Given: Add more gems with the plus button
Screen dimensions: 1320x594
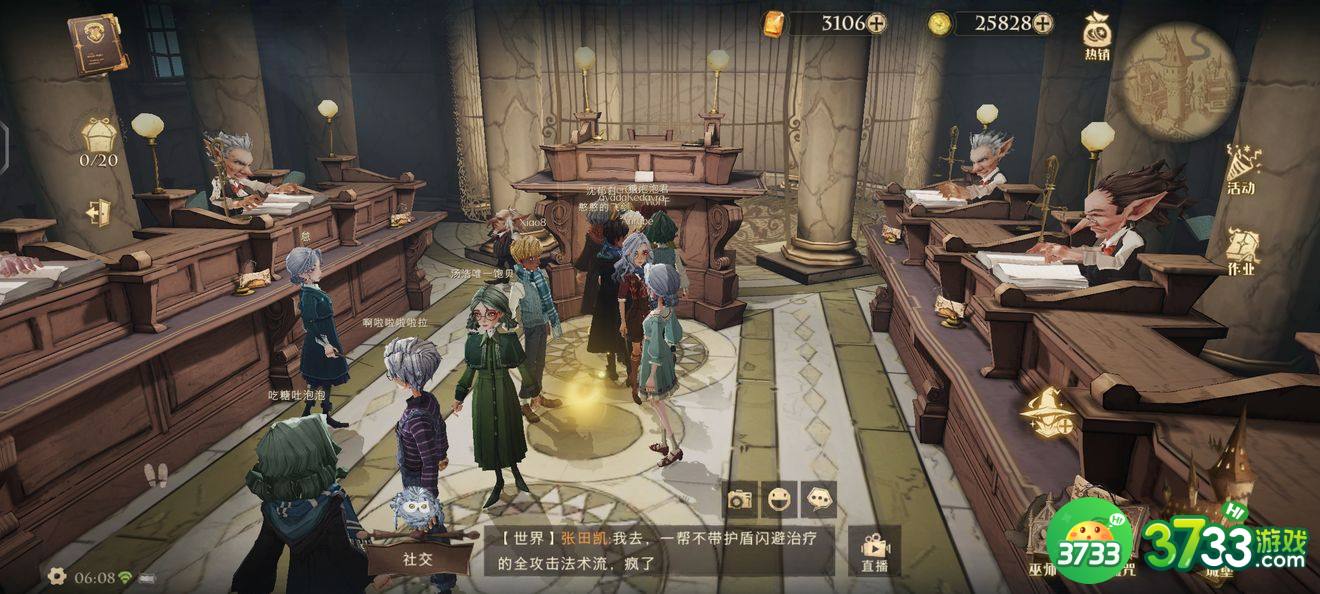Looking at the screenshot, I should coord(876,23).
